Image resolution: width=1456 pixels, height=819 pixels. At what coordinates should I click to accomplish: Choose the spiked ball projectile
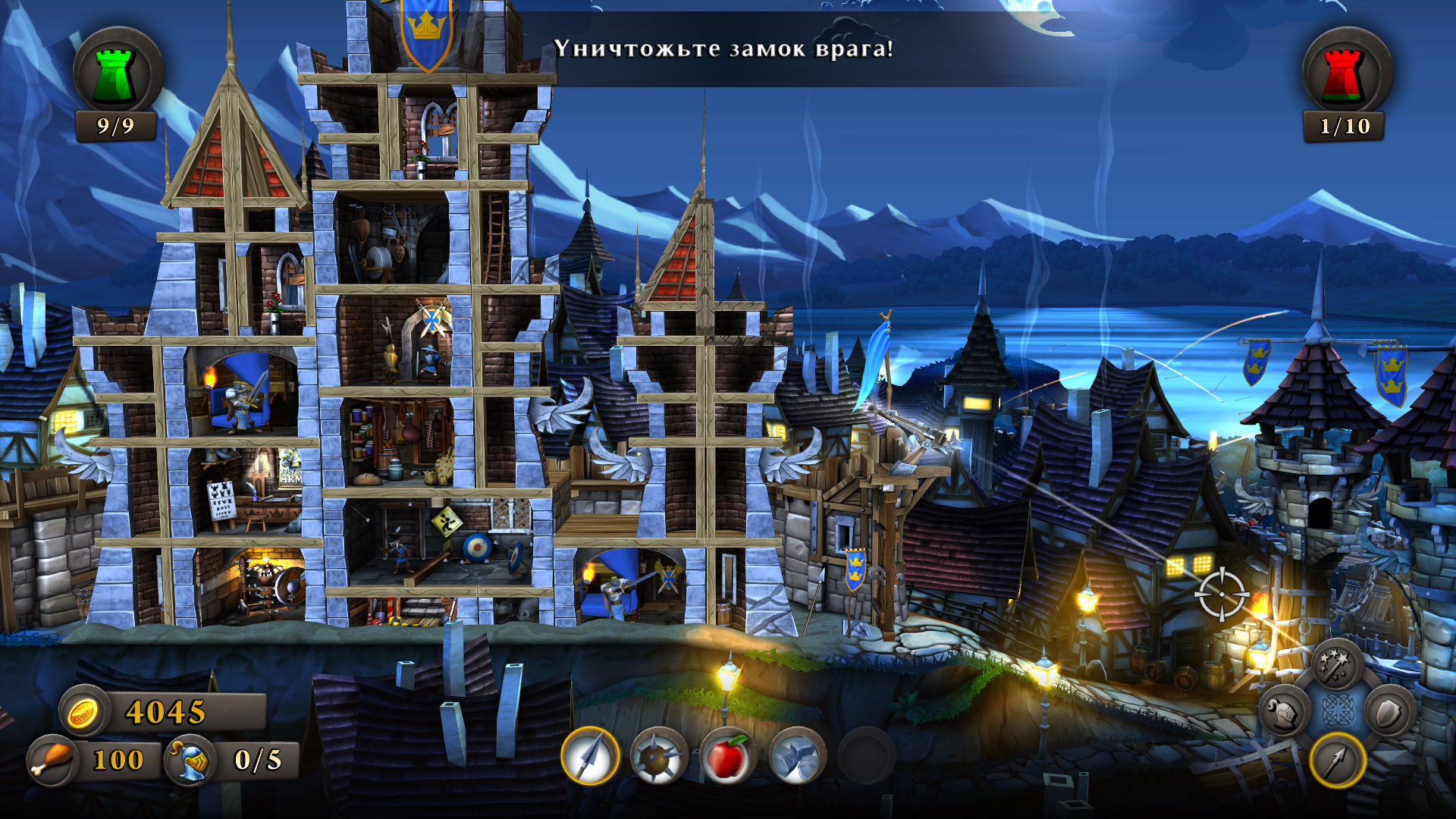[658, 756]
